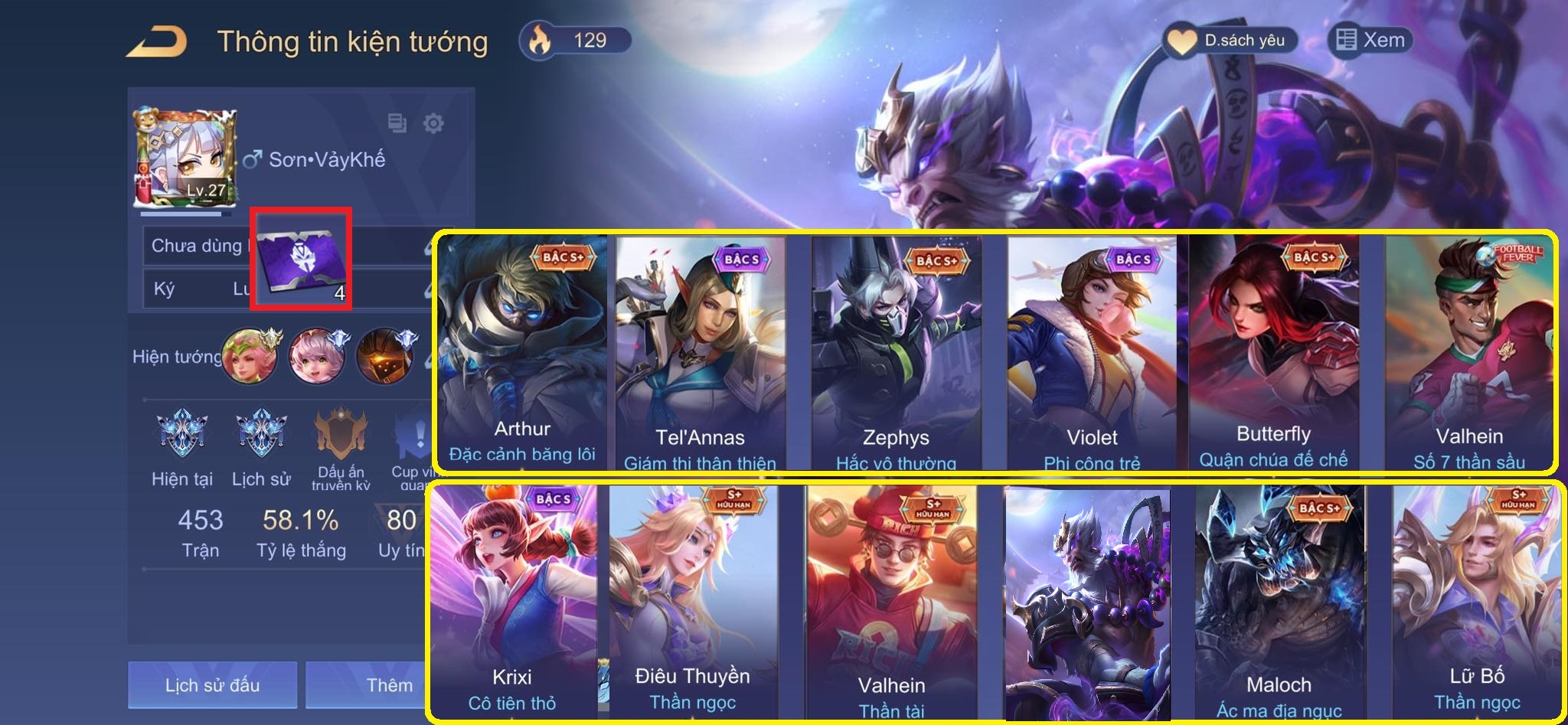This screenshot has width=1568, height=725.
Task: Click the Thêm button
Action: 367,684
